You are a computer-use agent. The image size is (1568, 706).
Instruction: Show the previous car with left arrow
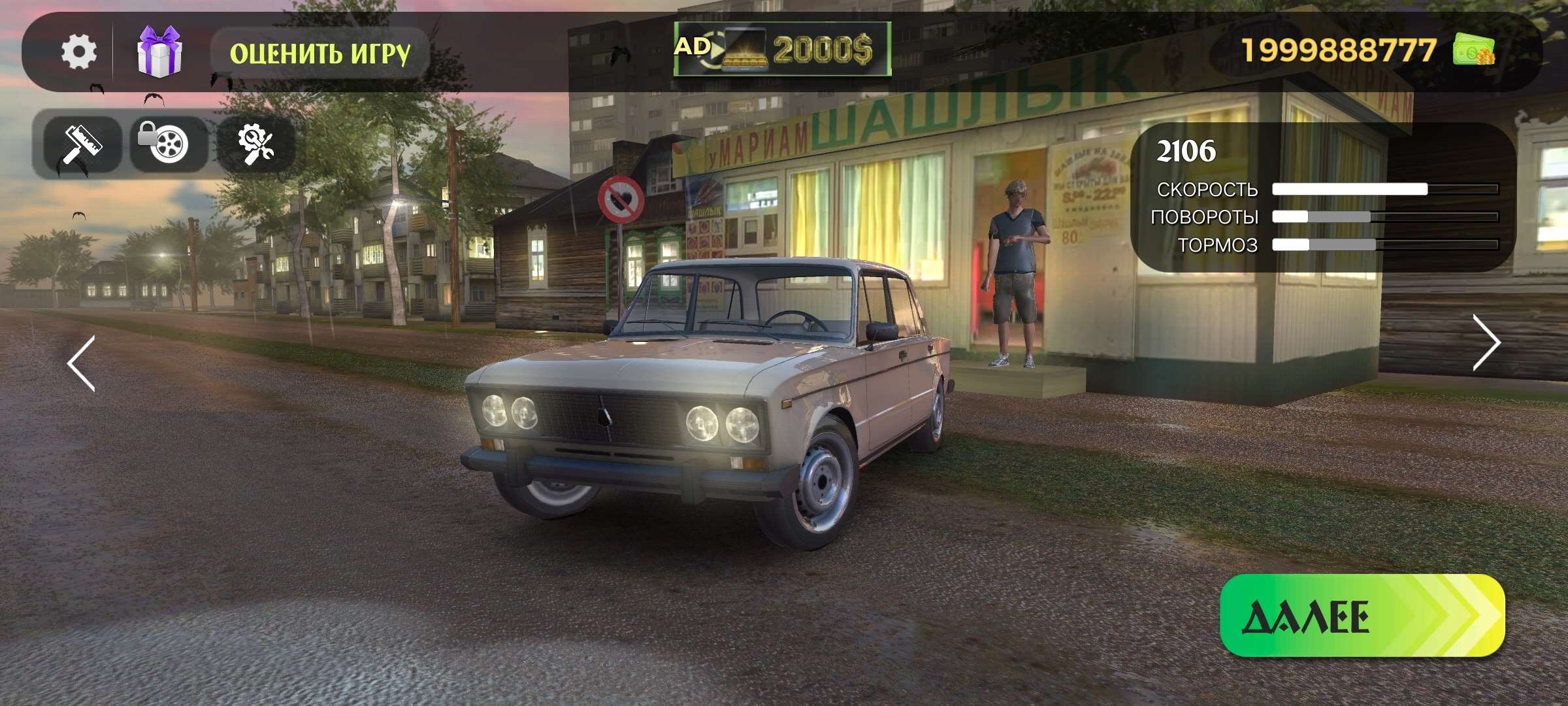82,363
